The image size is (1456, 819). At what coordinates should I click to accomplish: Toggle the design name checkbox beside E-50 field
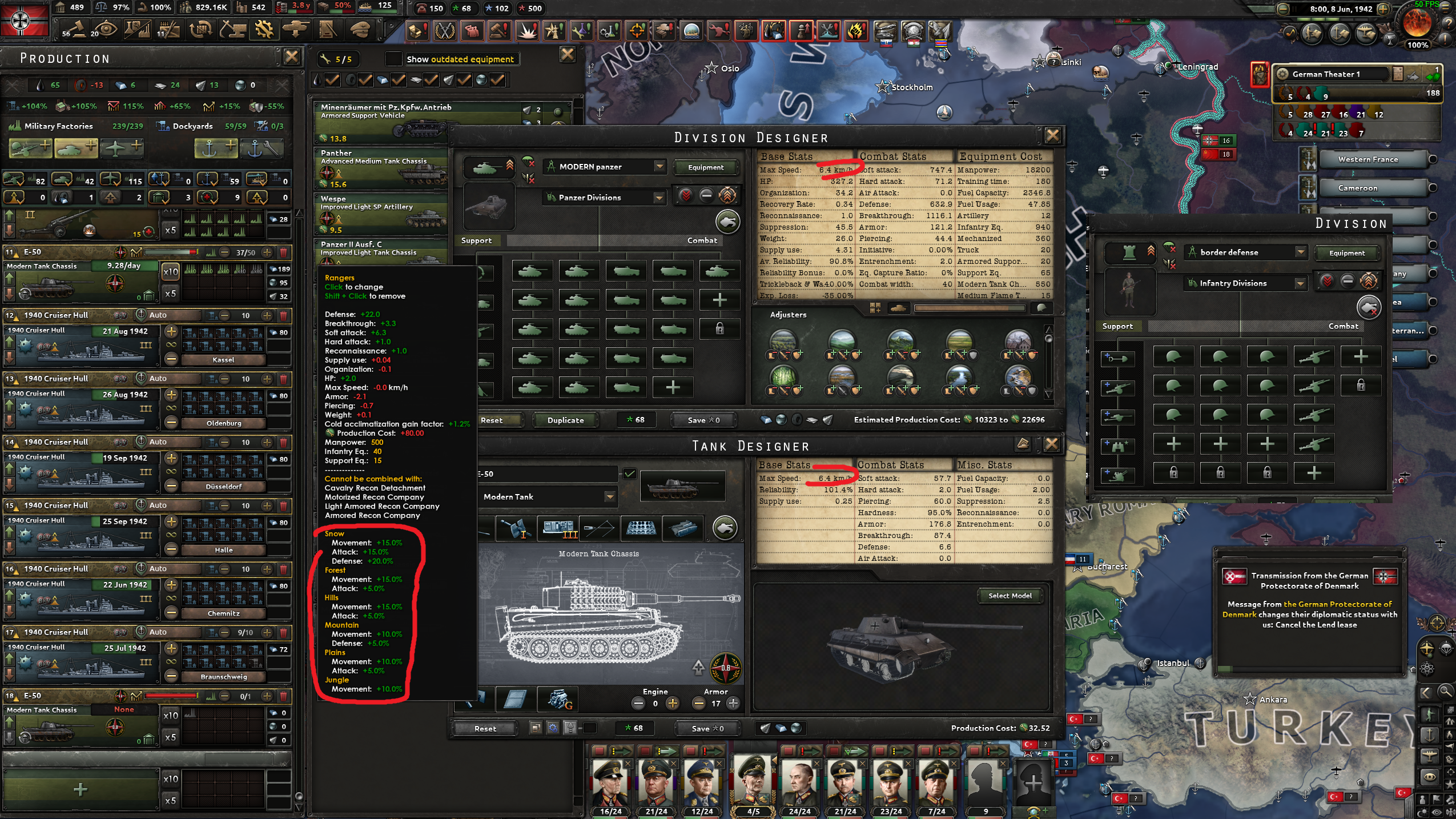pyautogui.click(x=629, y=474)
